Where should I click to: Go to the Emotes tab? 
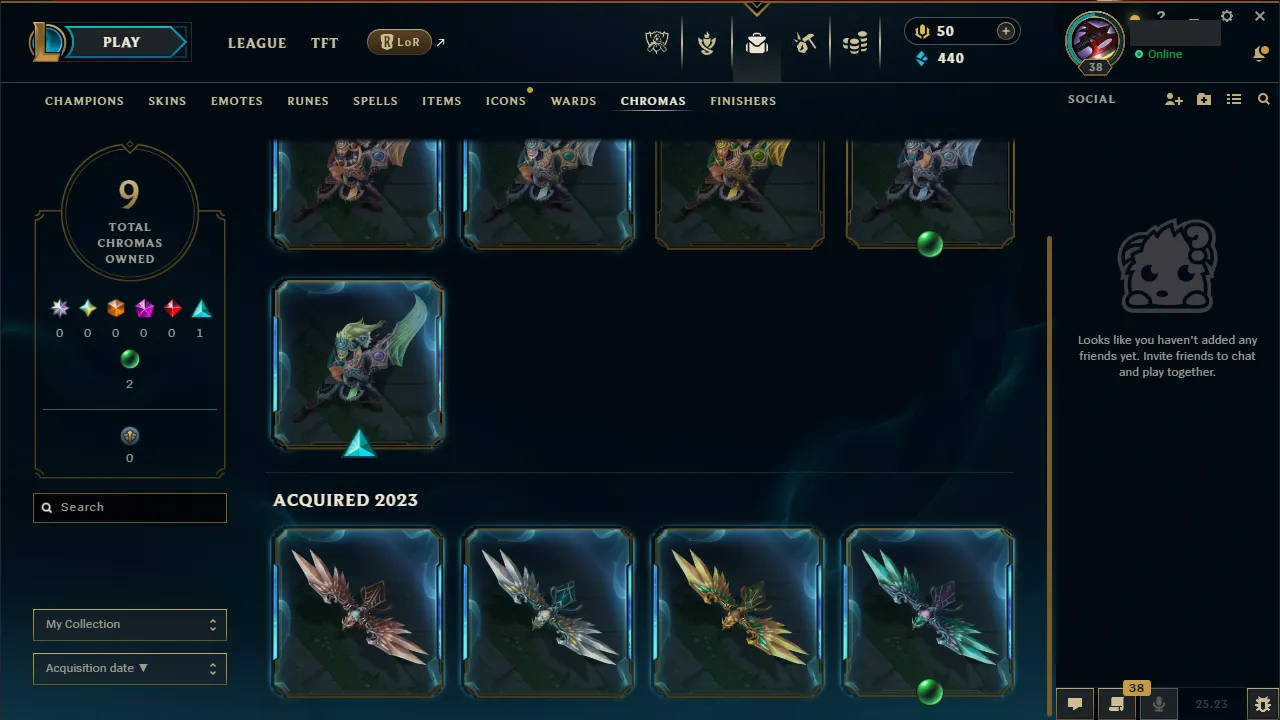(x=236, y=101)
